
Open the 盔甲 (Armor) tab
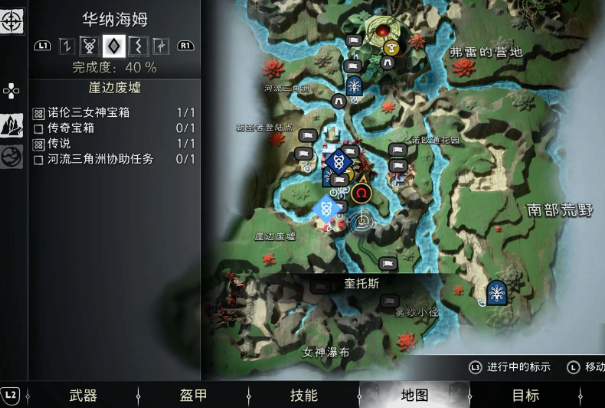(x=193, y=395)
